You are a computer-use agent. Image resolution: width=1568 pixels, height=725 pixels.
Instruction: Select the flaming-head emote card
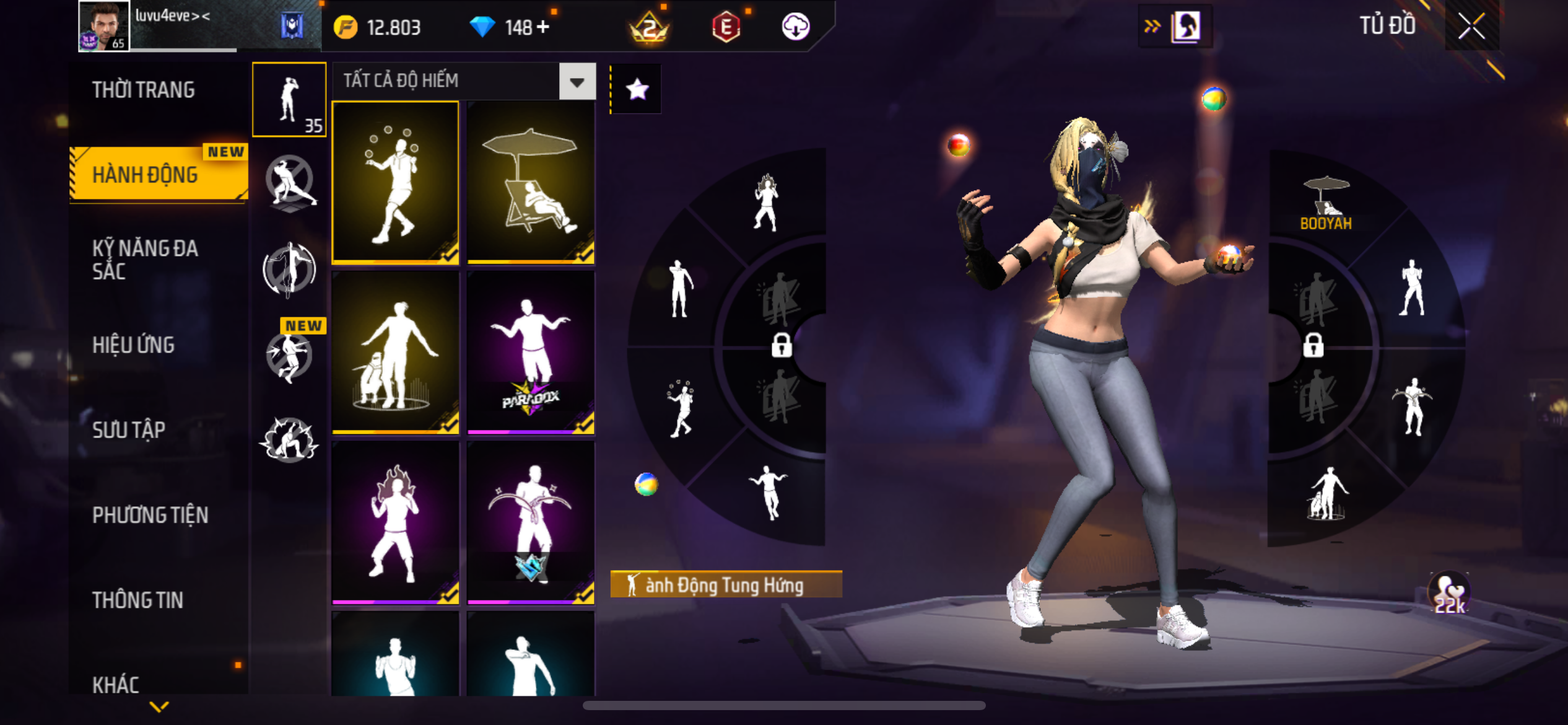(x=395, y=522)
